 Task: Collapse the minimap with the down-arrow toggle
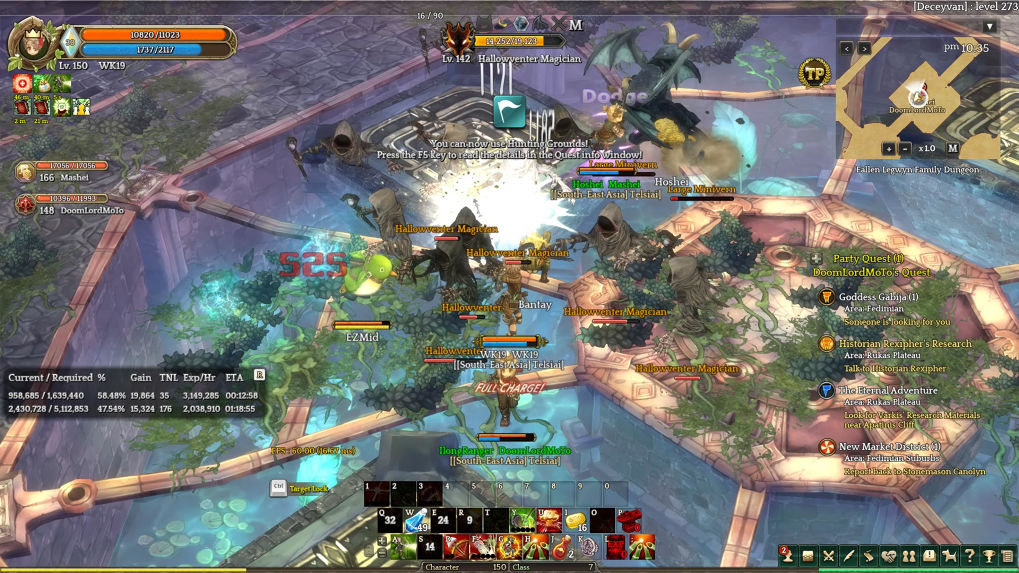click(x=989, y=26)
